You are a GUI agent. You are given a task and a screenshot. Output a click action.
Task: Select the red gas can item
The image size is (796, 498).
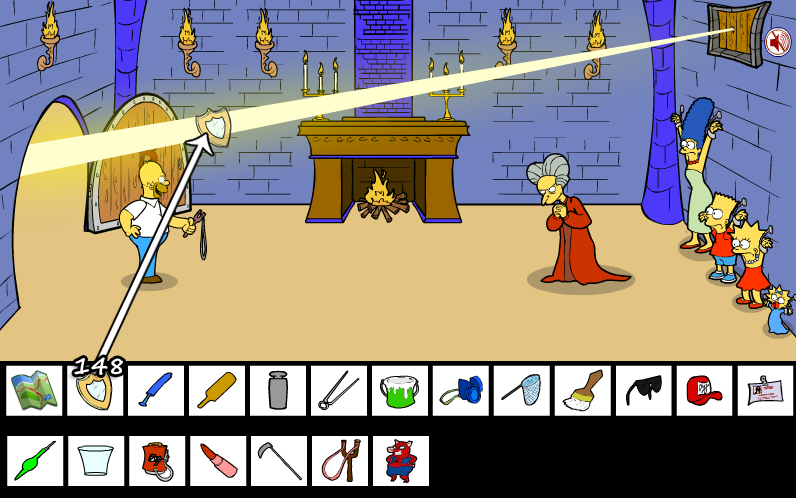(156, 461)
